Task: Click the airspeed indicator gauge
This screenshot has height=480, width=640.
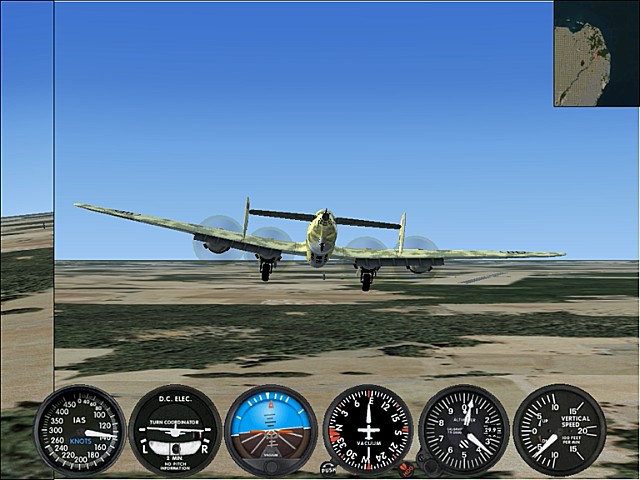Action: pos(79,430)
